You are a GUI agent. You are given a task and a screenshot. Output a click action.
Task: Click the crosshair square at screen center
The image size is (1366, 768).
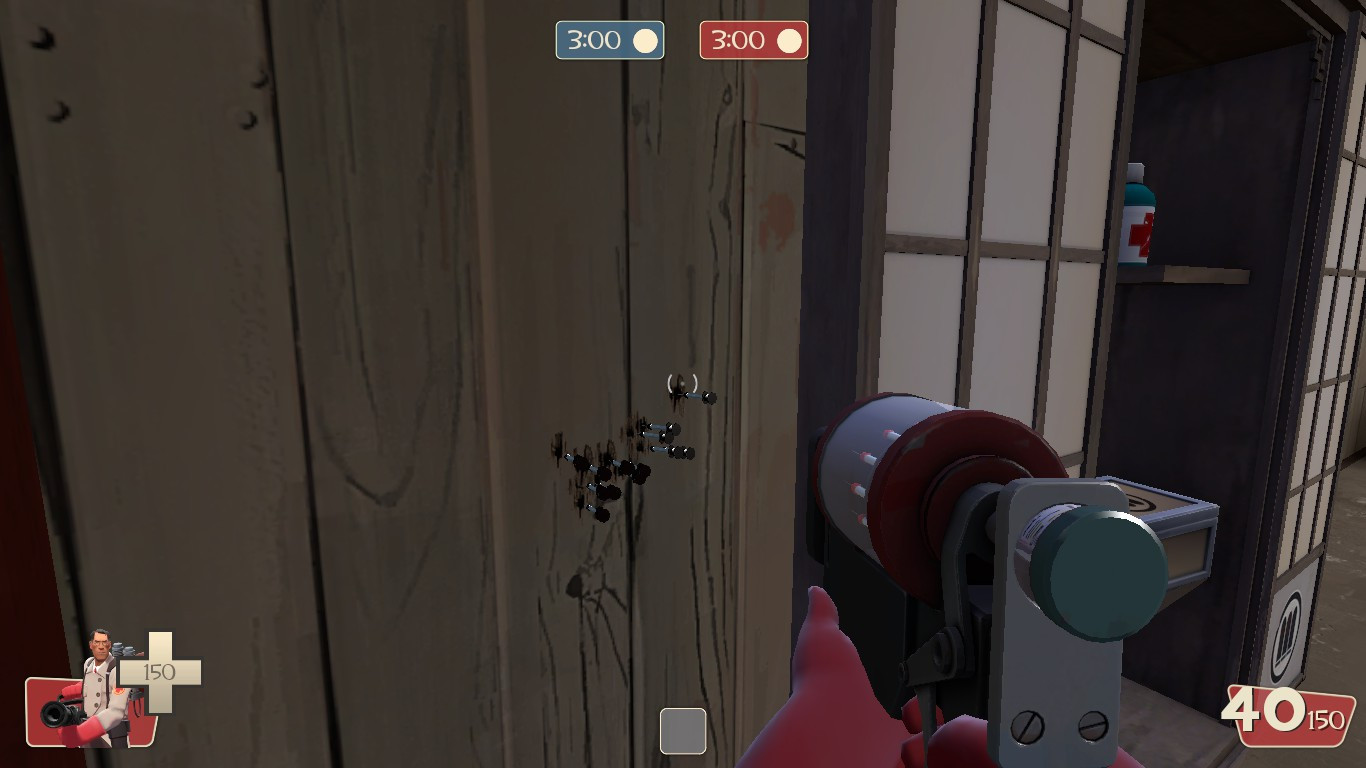[683, 732]
